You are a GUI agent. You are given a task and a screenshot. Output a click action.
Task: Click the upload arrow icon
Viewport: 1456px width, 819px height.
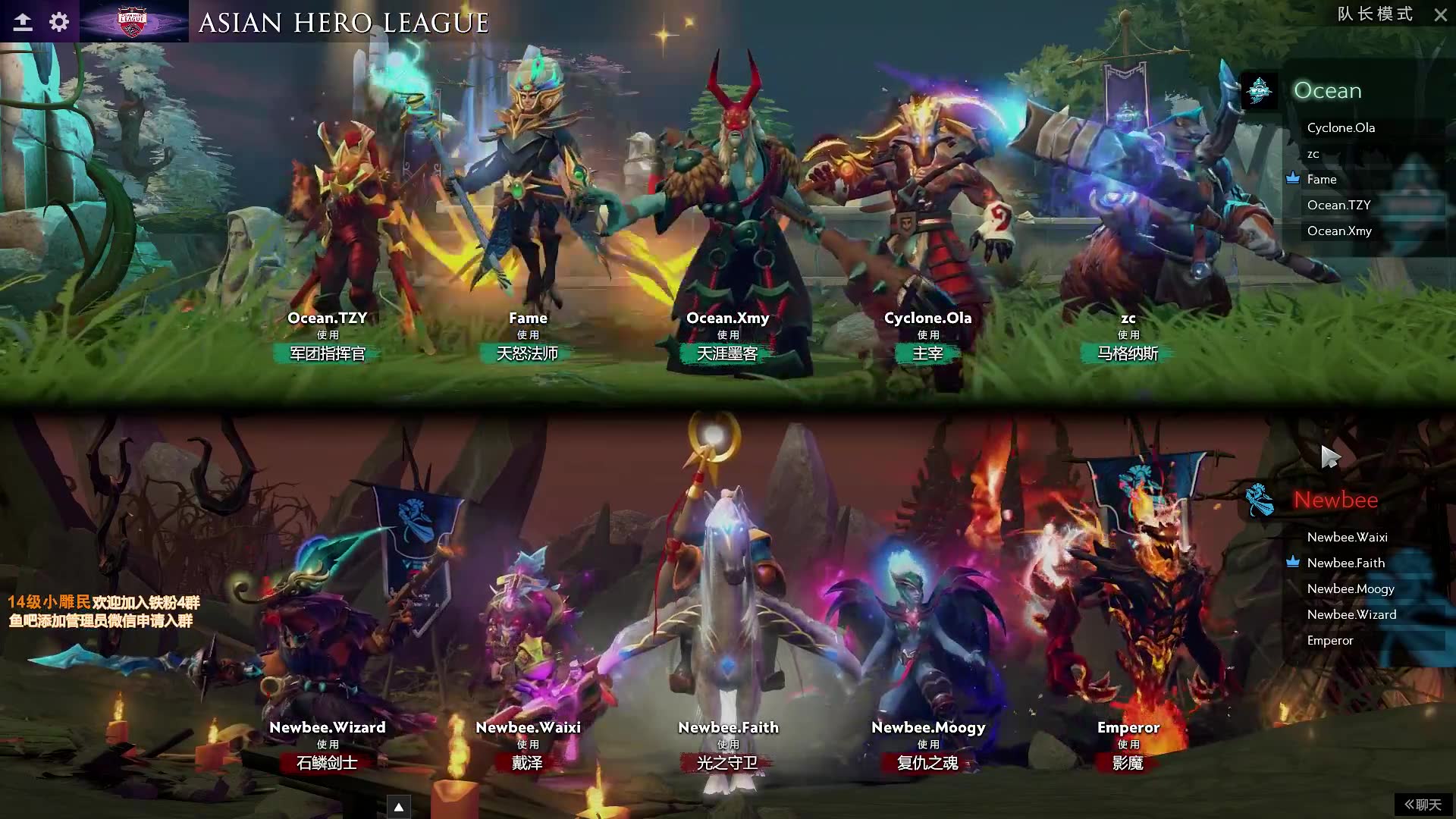[x=23, y=22]
